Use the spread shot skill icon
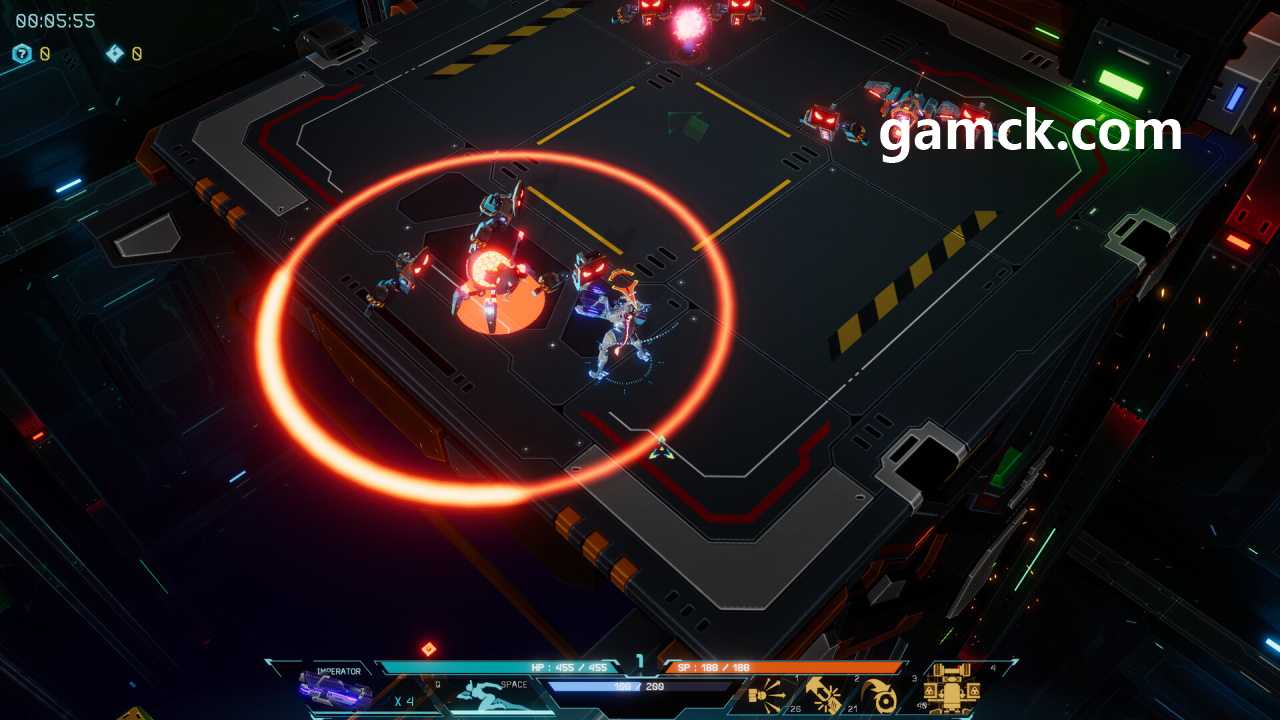Screen dimensions: 1280x720 coord(766,693)
